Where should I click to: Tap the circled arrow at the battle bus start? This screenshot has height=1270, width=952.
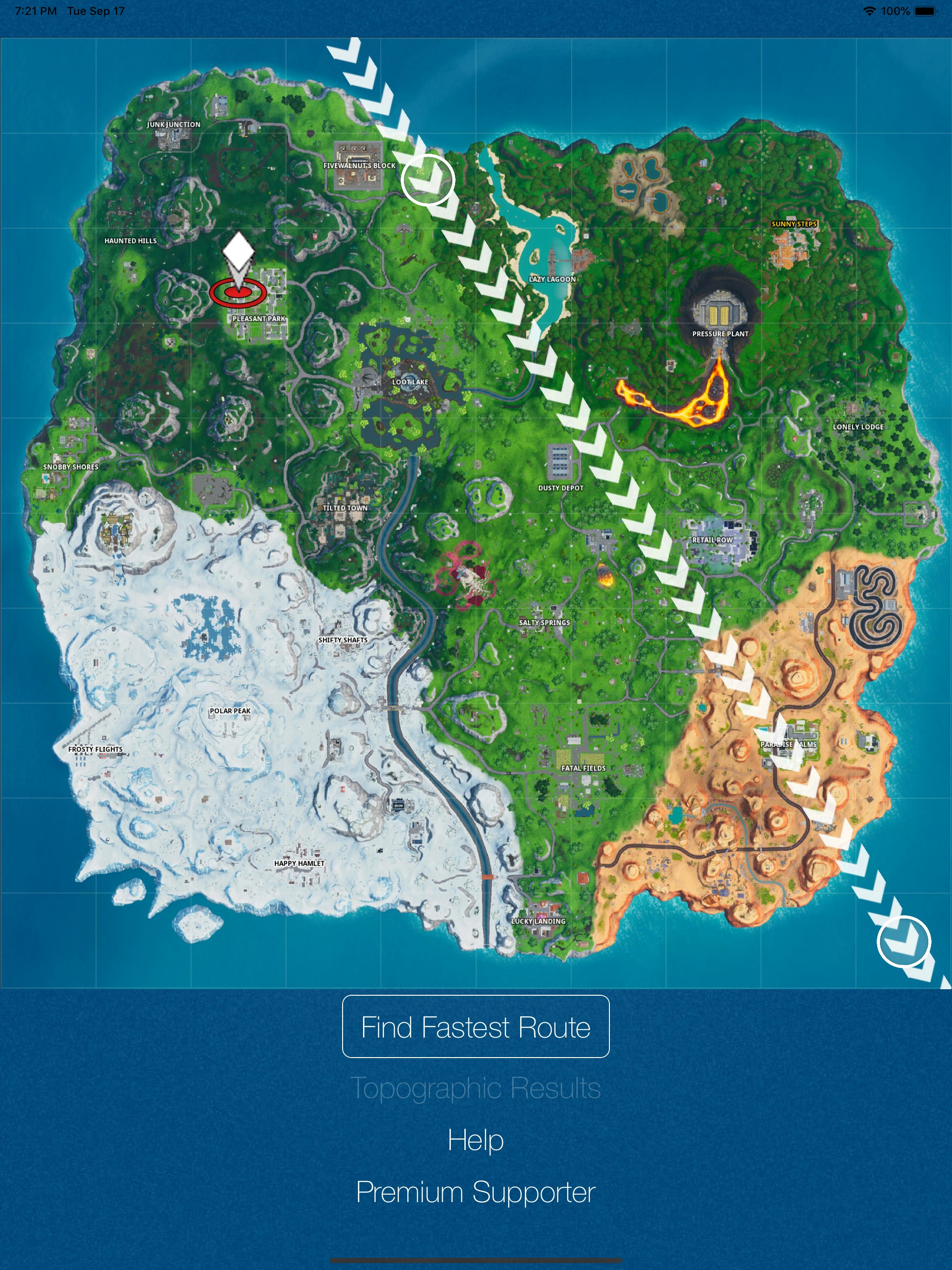pyautogui.click(x=428, y=181)
